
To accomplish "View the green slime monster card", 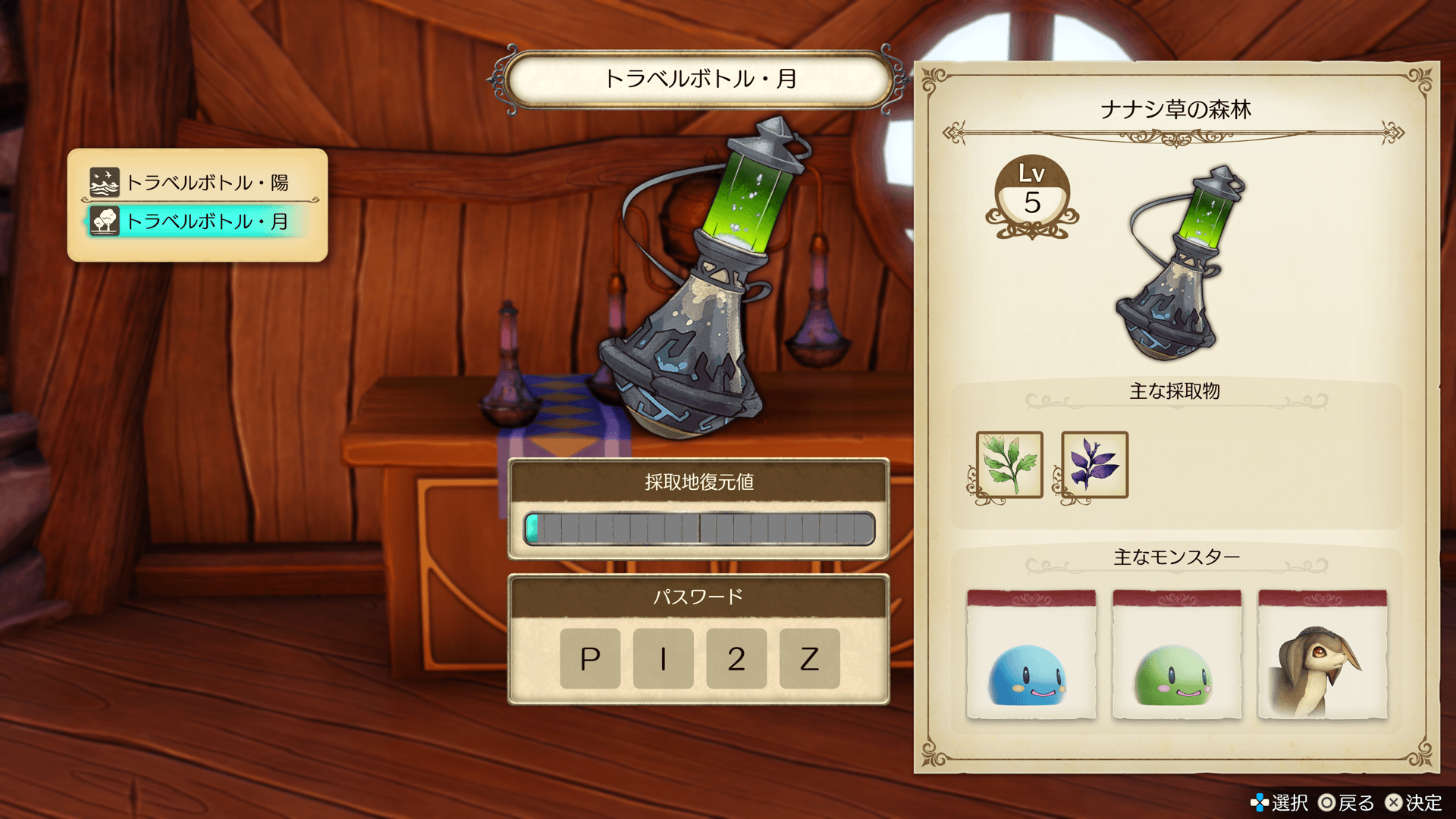I will 1176,654.
